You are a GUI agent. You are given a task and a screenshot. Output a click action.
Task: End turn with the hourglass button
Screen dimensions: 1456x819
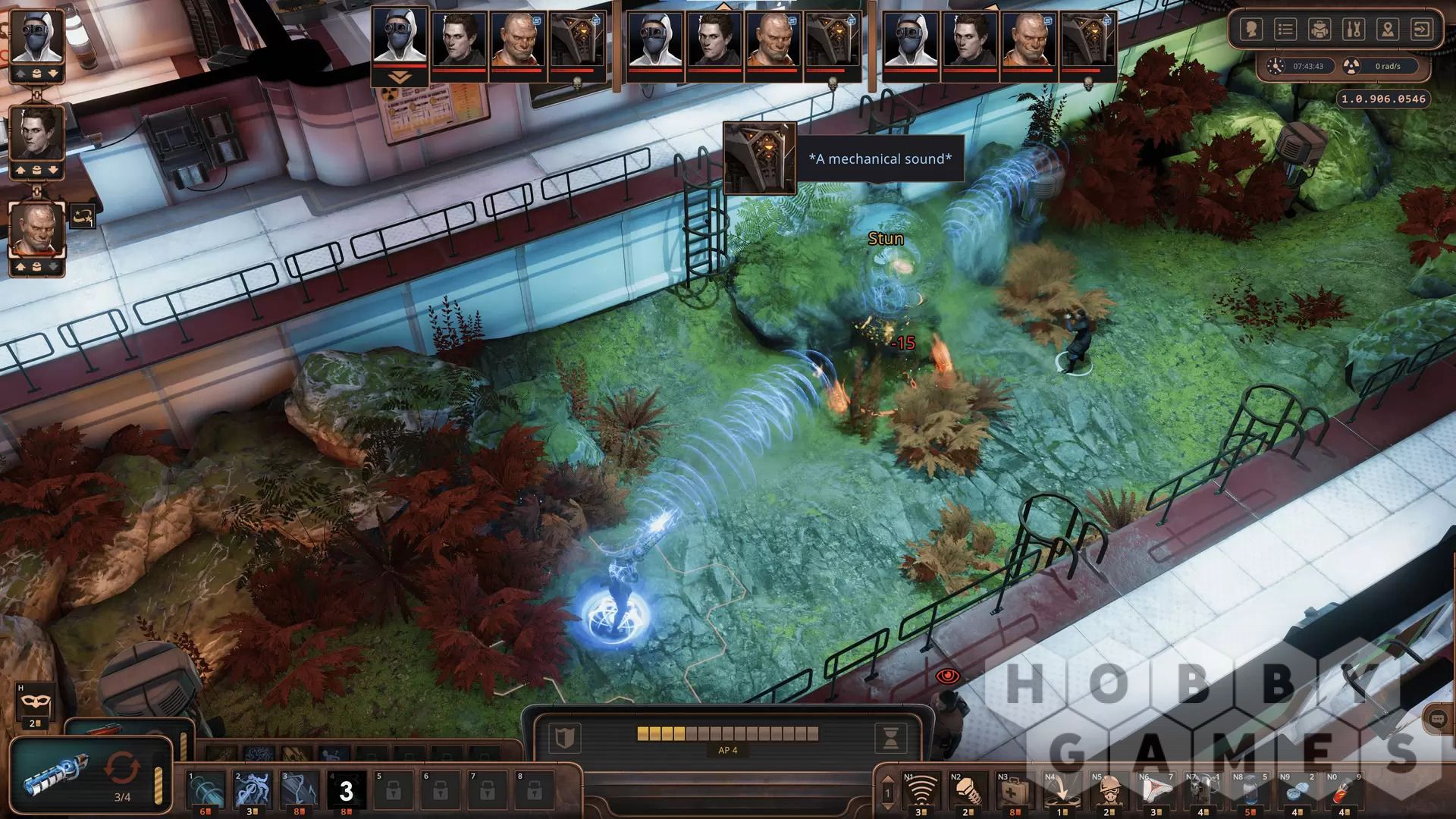click(891, 737)
